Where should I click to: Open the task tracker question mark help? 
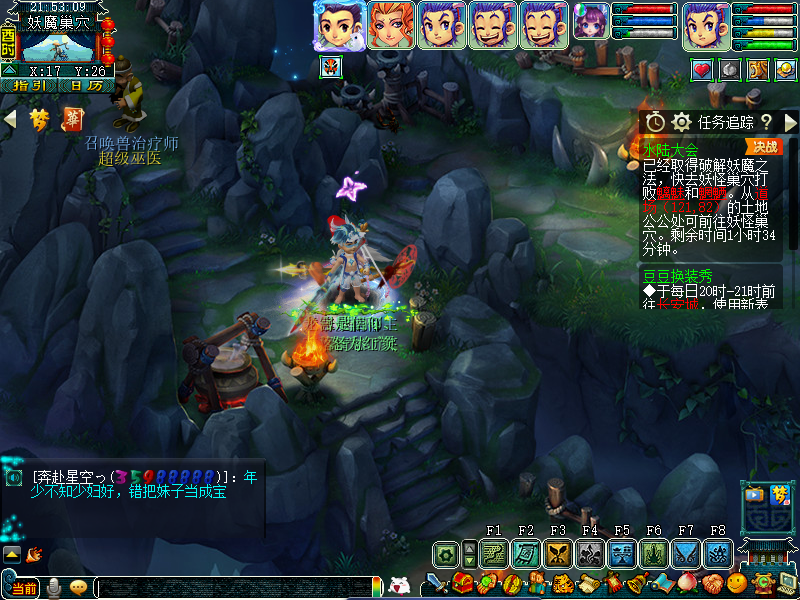[x=766, y=122]
